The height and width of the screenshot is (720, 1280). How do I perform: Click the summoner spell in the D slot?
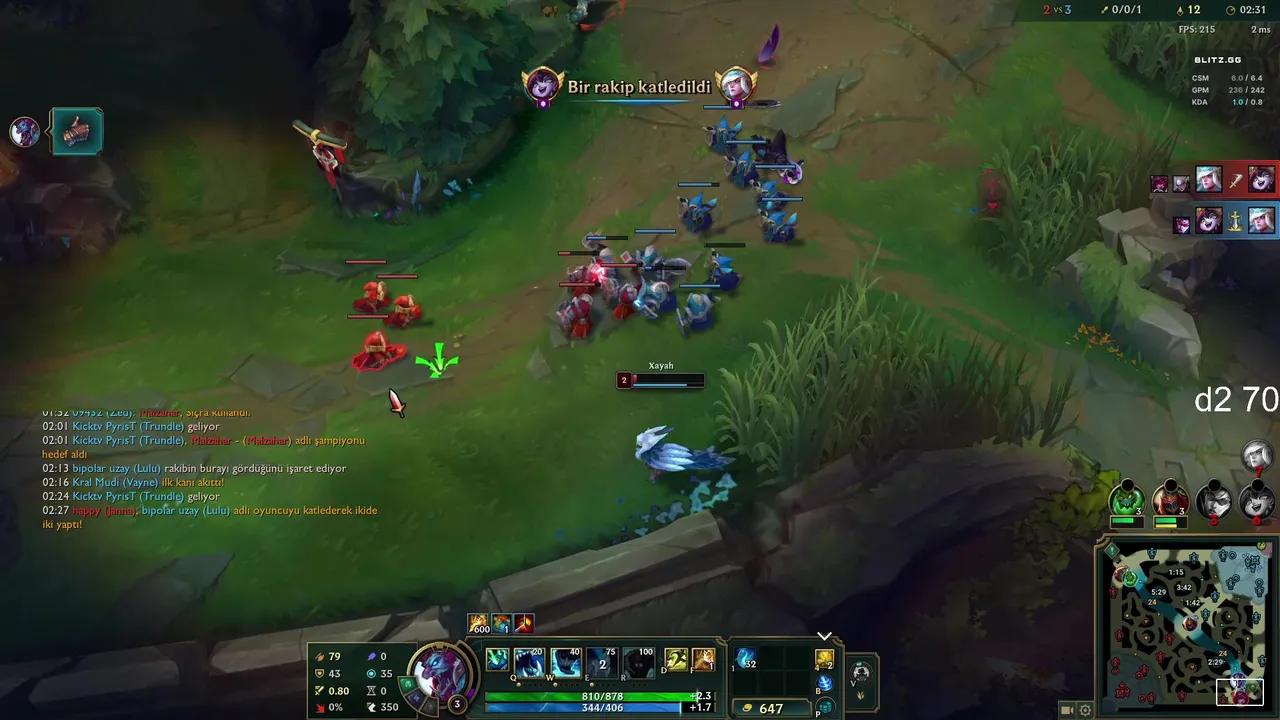click(676, 658)
